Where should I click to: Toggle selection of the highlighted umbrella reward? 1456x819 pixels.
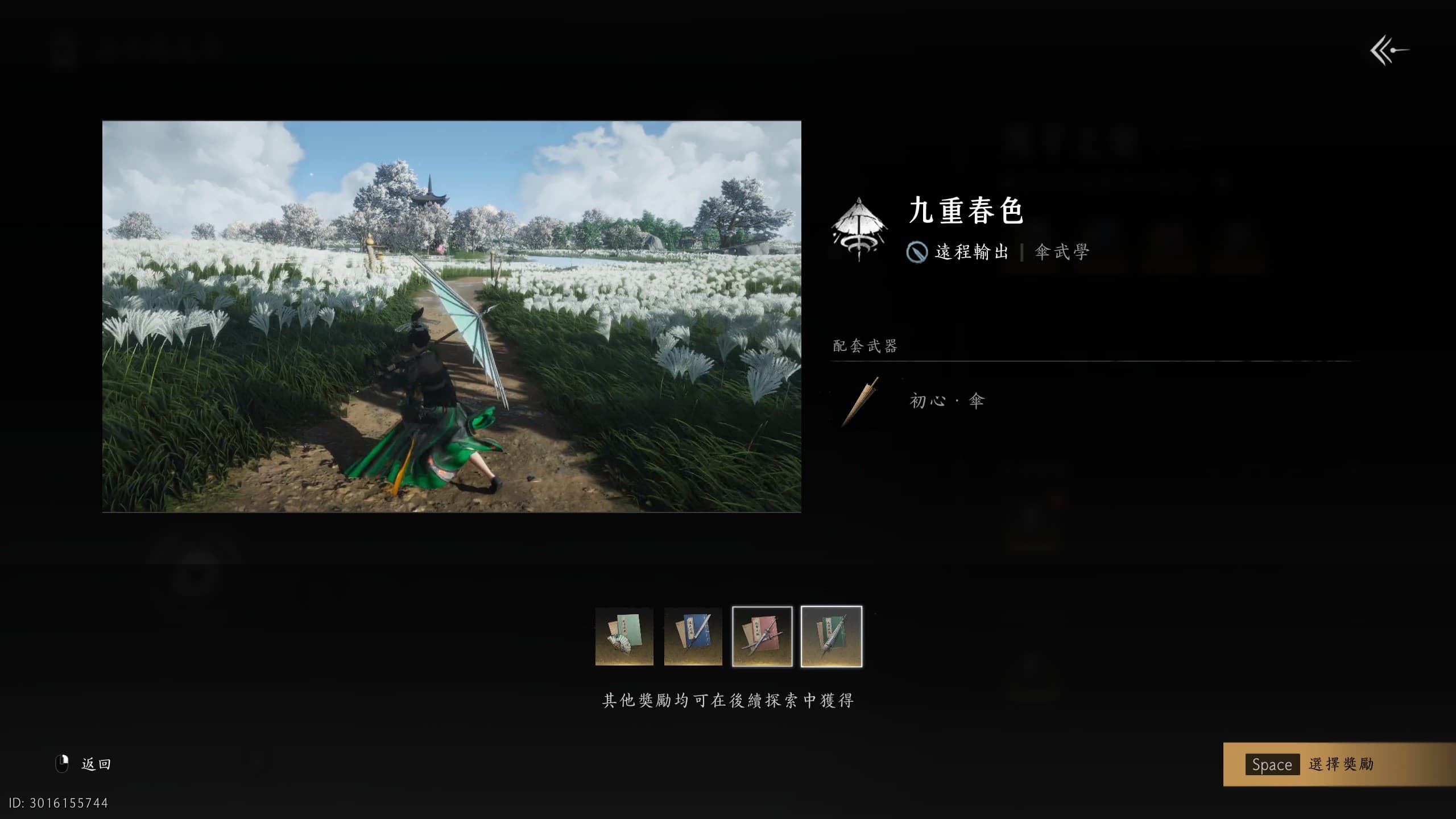[x=832, y=638]
